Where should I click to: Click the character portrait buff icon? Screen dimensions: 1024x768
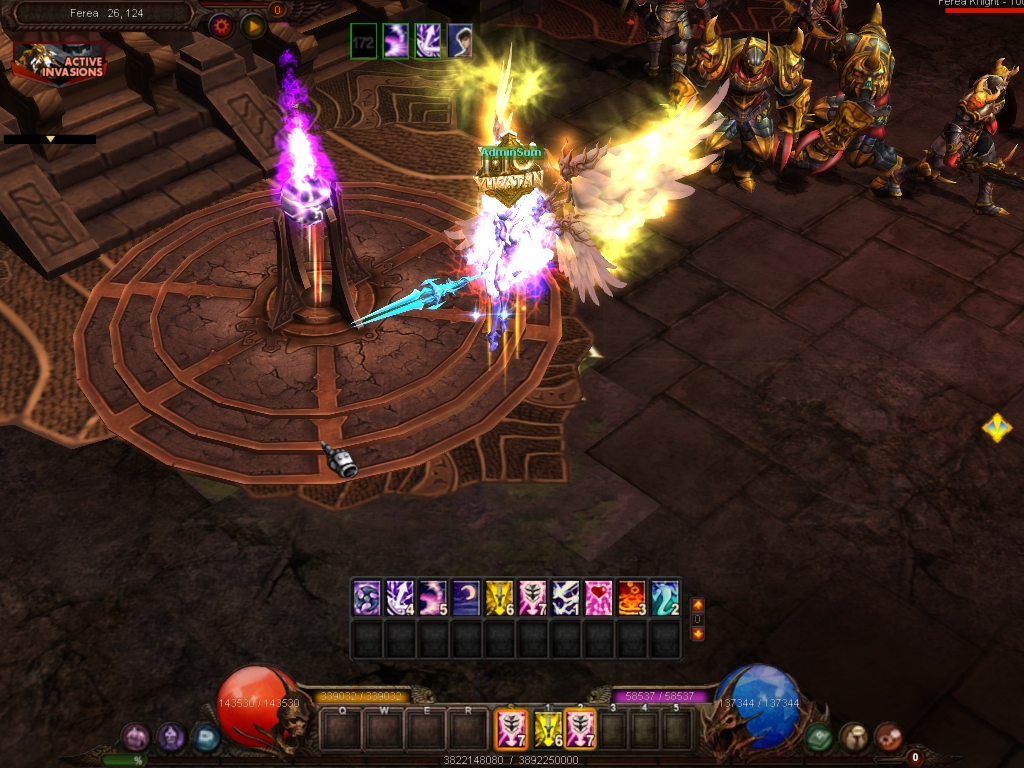460,41
